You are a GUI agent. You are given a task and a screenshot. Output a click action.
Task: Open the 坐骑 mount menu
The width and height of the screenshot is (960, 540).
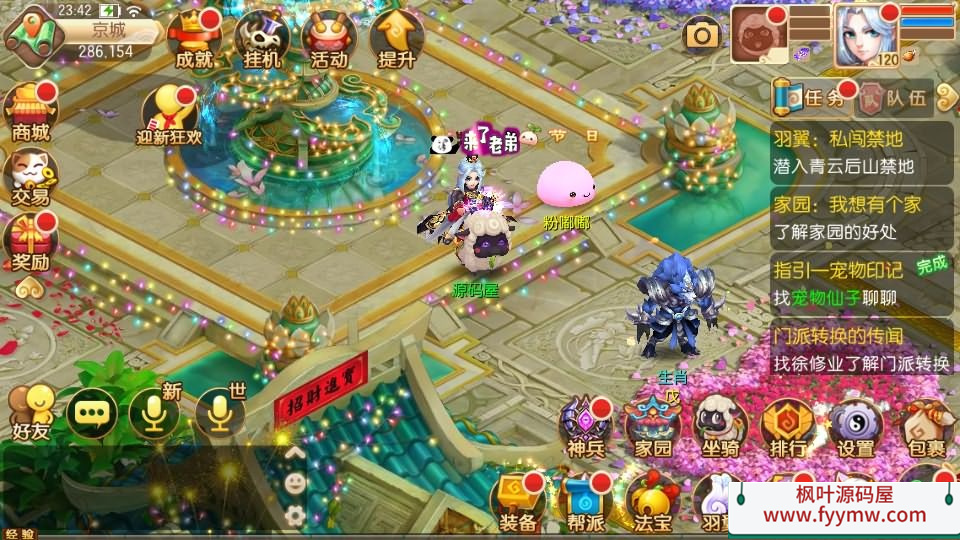click(x=720, y=428)
